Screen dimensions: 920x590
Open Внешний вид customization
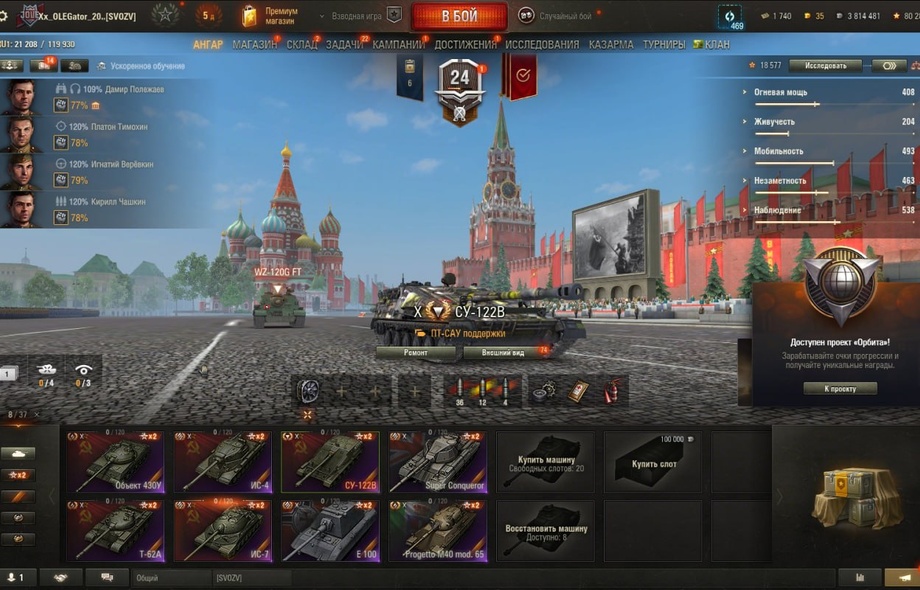coord(504,353)
